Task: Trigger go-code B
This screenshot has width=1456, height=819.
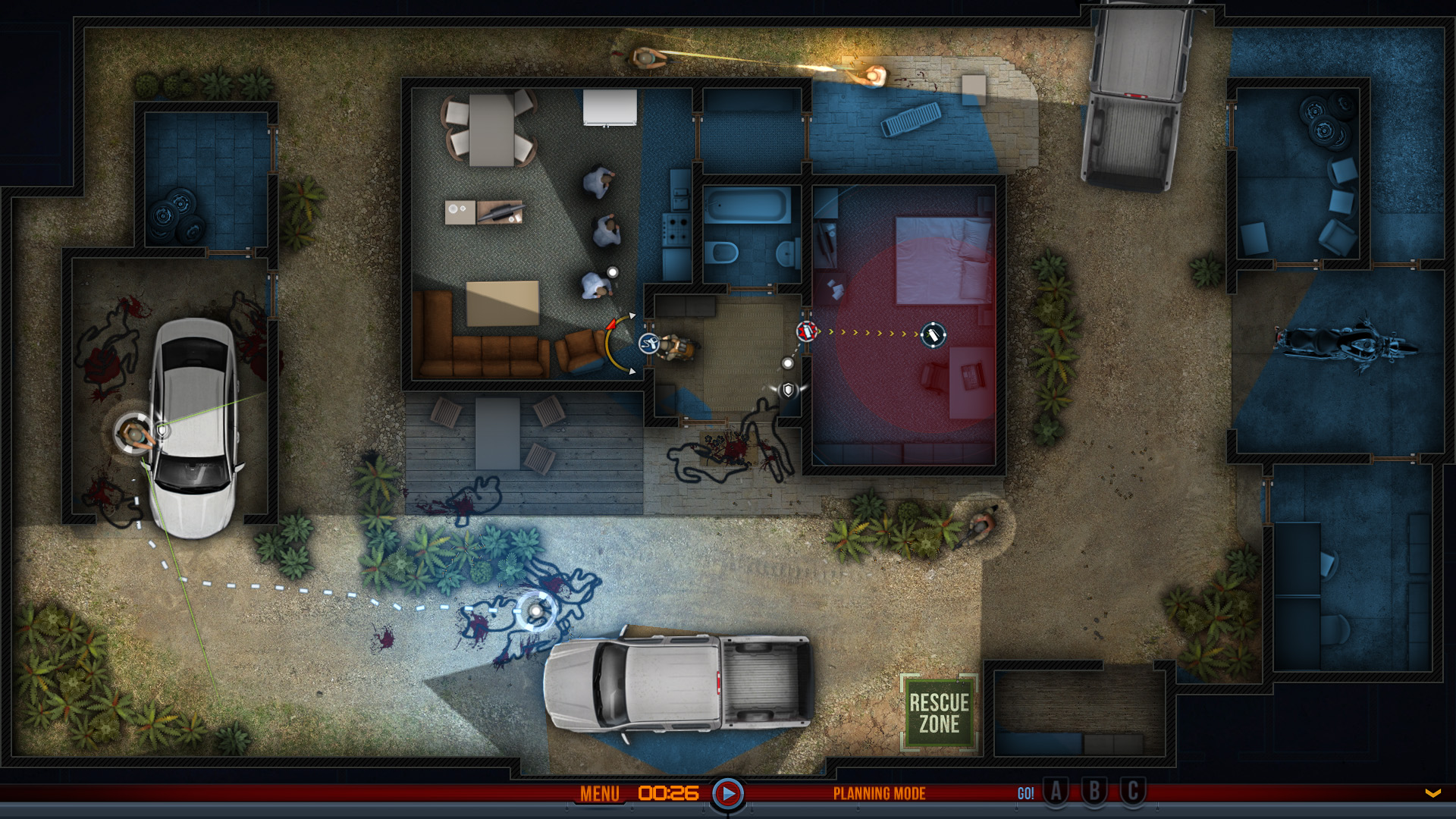Action: 1093,793
